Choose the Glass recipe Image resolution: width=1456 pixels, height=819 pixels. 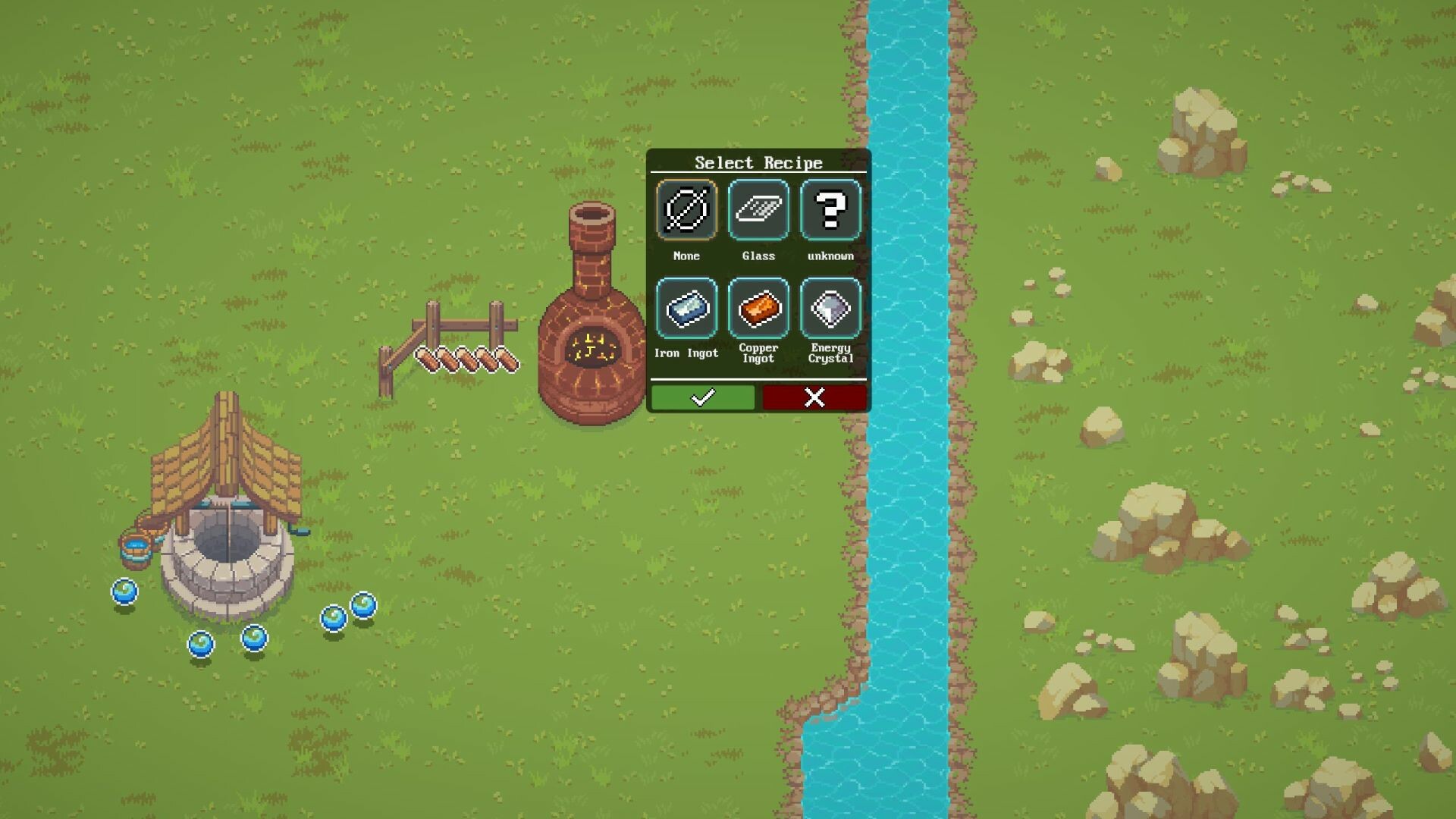click(x=758, y=210)
